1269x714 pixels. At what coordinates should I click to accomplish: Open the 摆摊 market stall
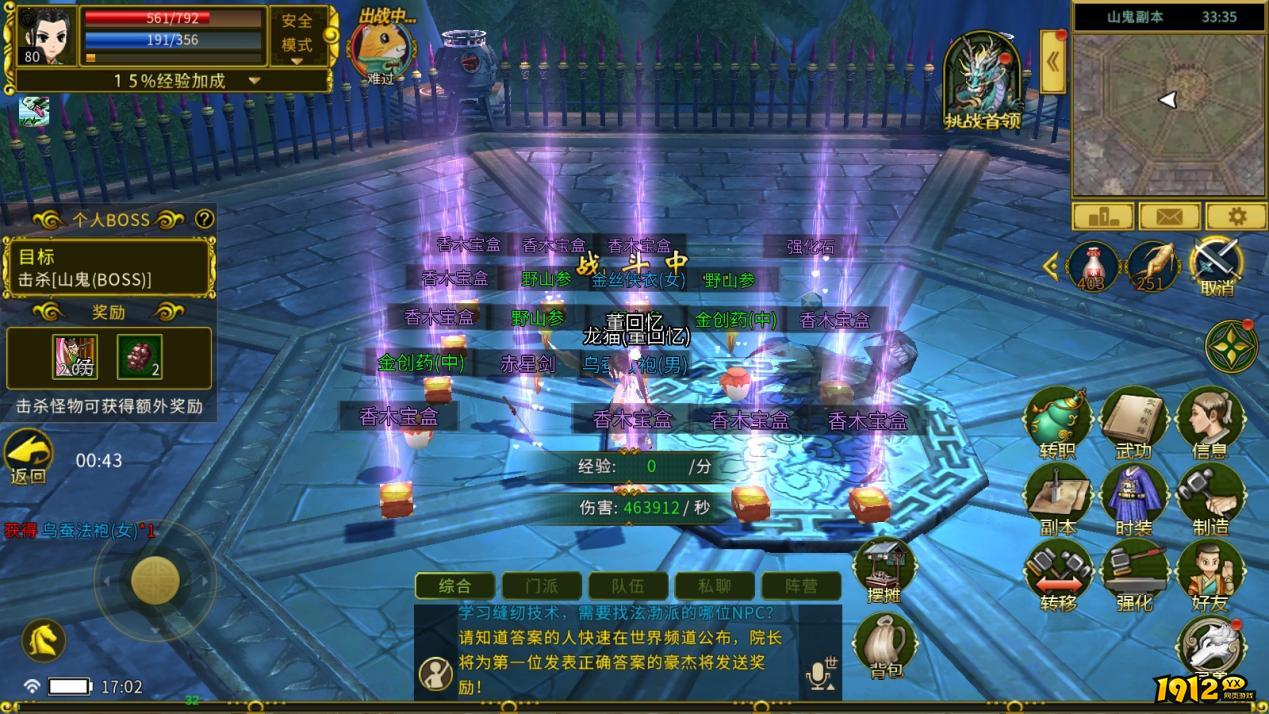click(x=883, y=570)
